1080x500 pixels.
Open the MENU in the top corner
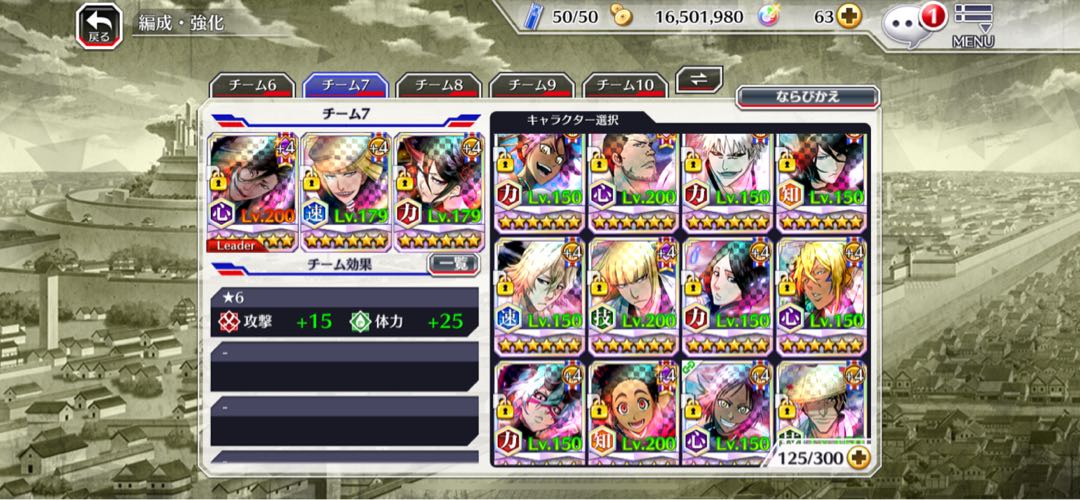972,26
